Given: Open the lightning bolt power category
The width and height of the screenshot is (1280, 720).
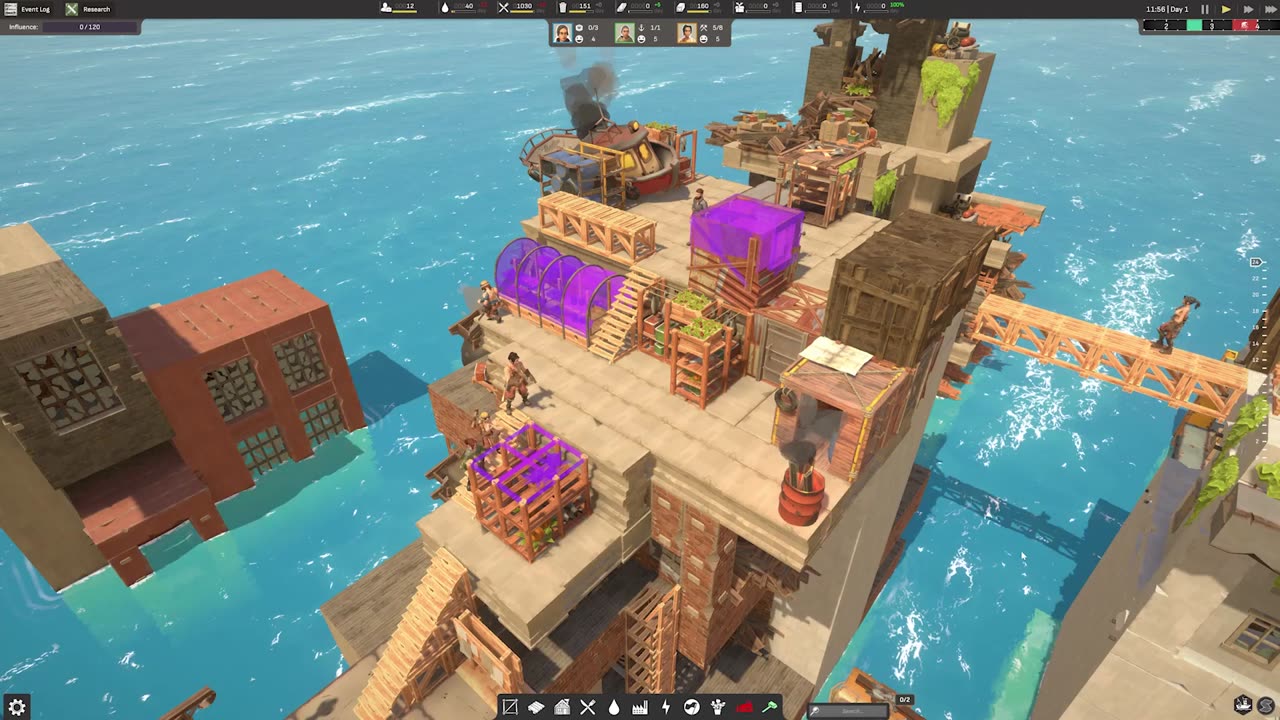Looking at the screenshot, I should [x=666, y=707].
